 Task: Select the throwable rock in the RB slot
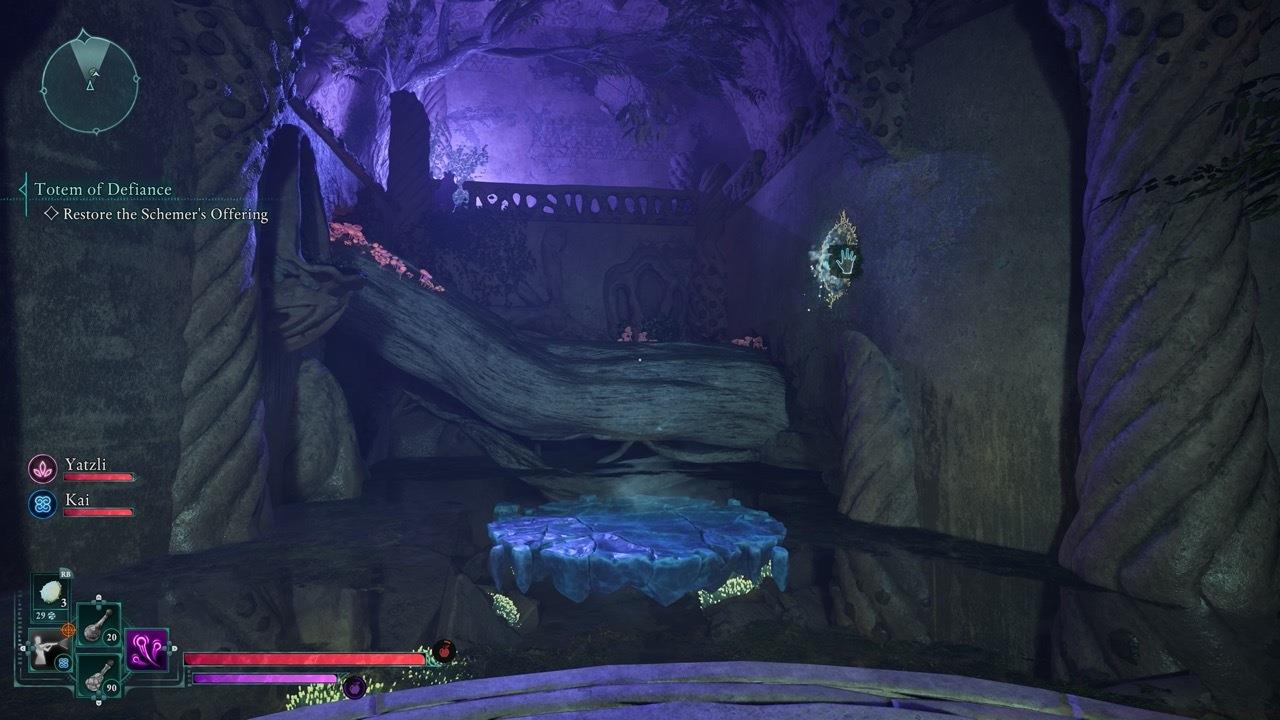(x=51, y=593)
